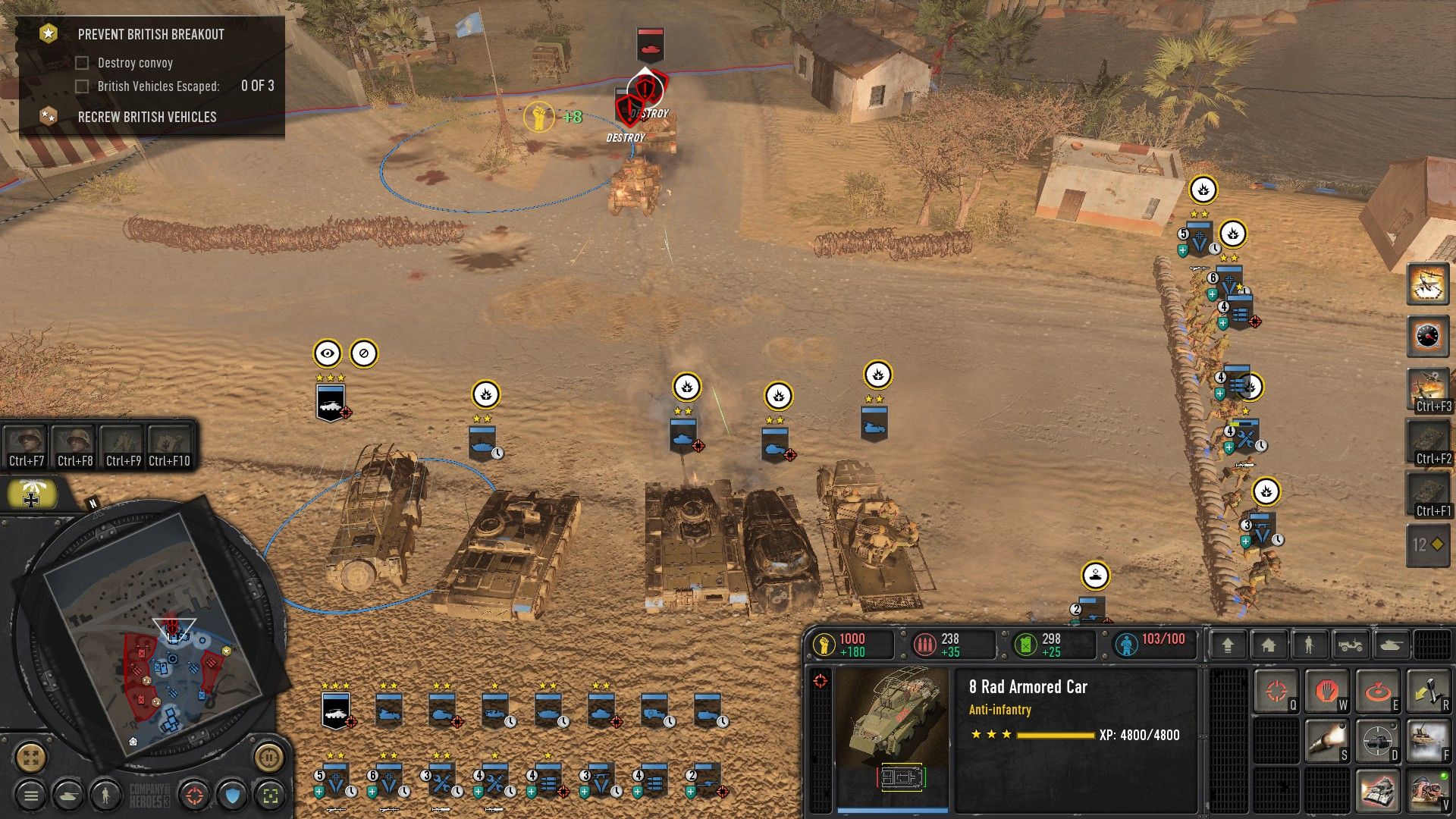
Task: Activate the red crosshair attack command
Action: [x=1276, y=692]
